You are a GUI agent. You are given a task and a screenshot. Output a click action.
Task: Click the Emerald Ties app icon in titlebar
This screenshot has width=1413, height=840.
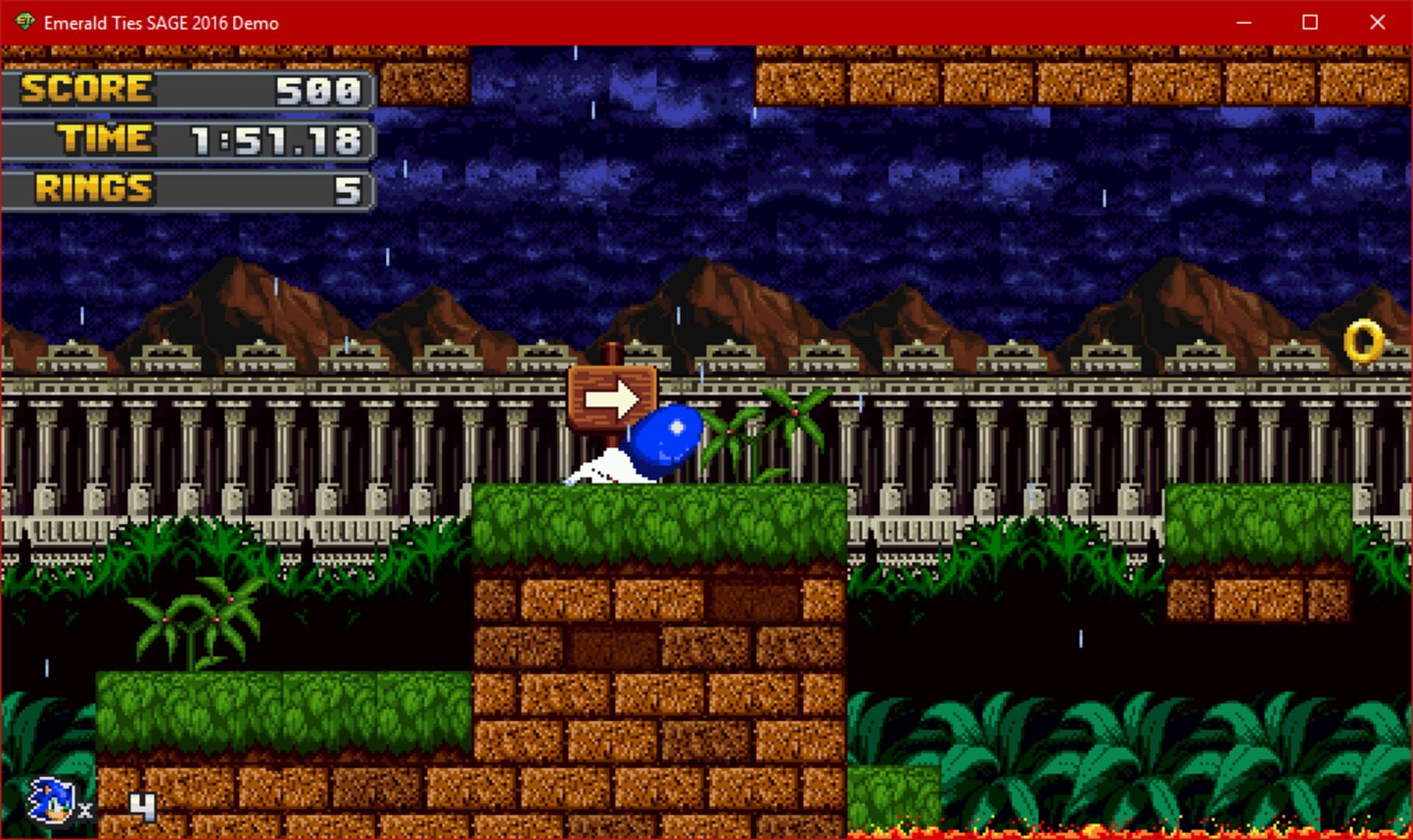click(23, 23)
